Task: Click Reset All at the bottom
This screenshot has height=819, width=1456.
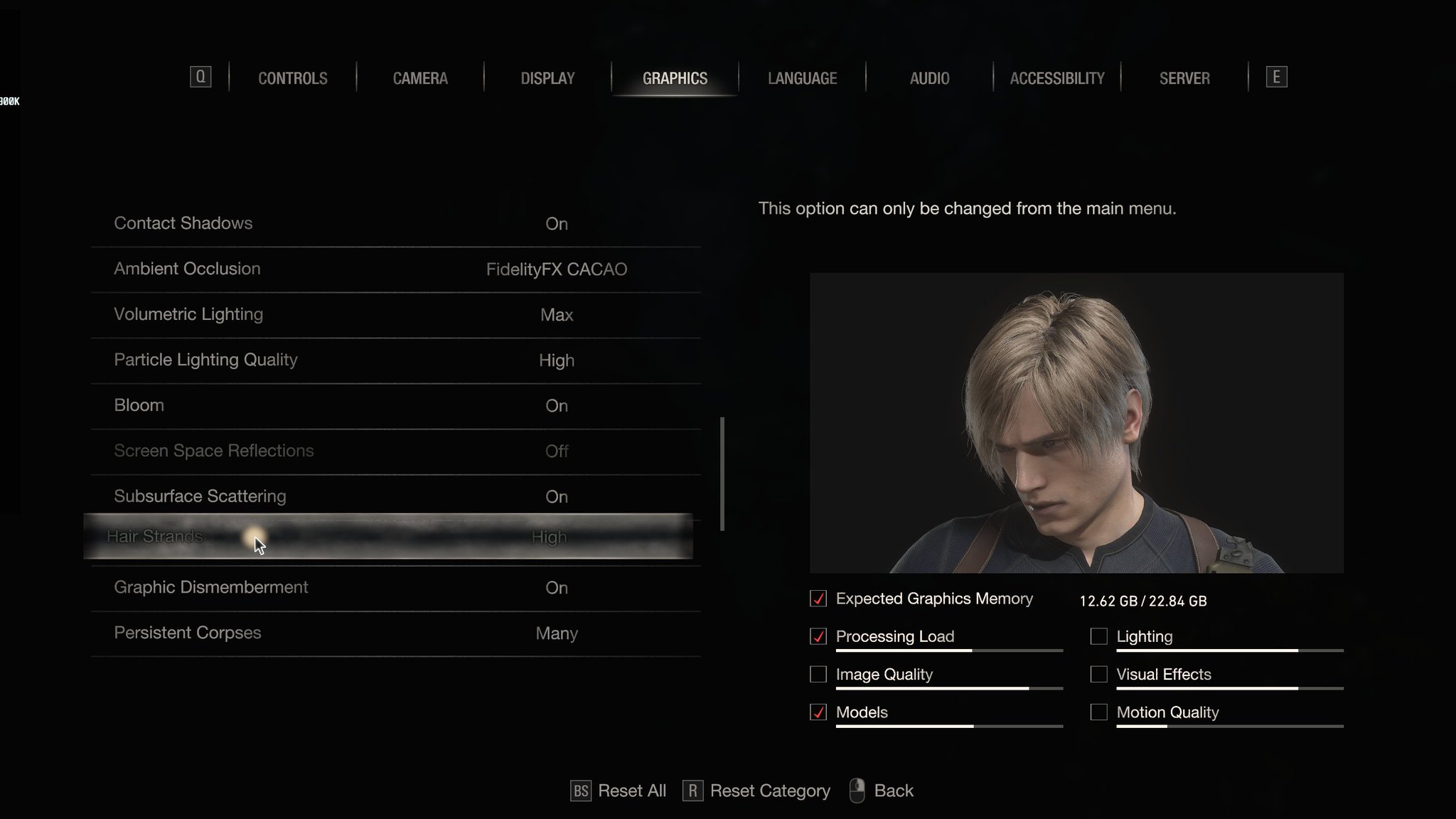Action: tap(631, 790)
